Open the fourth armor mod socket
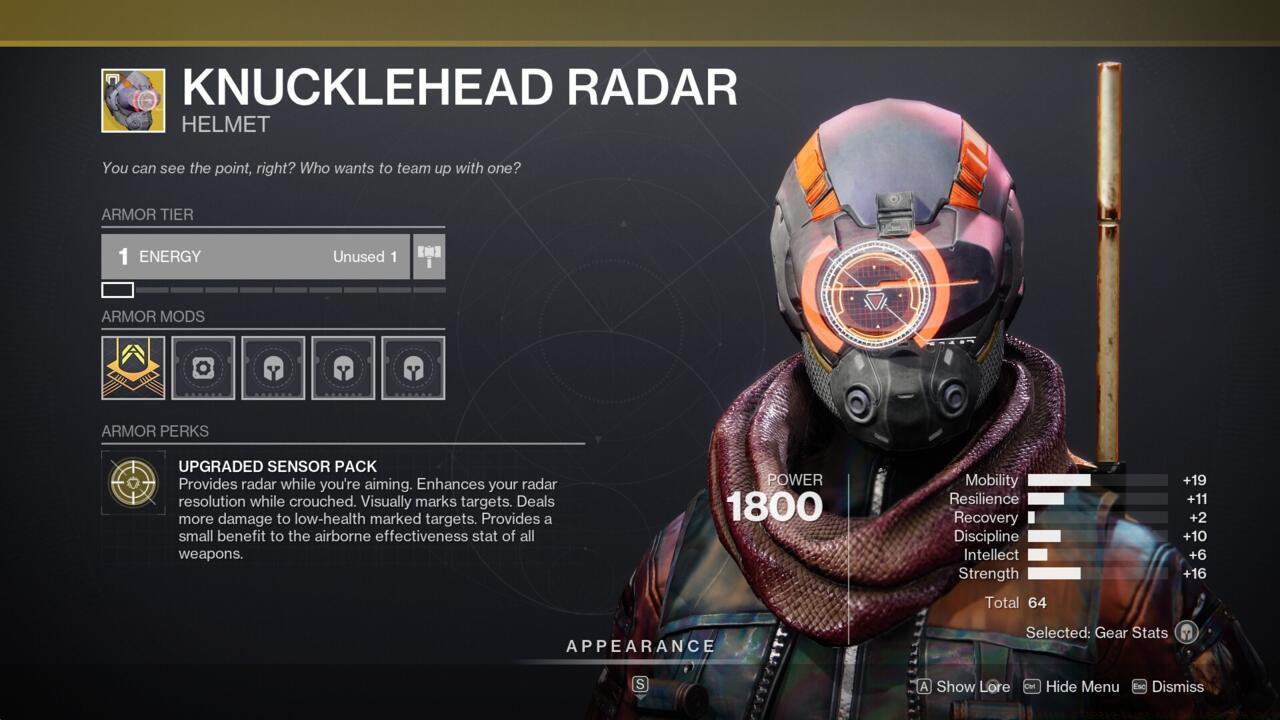 tap(343, 368)
